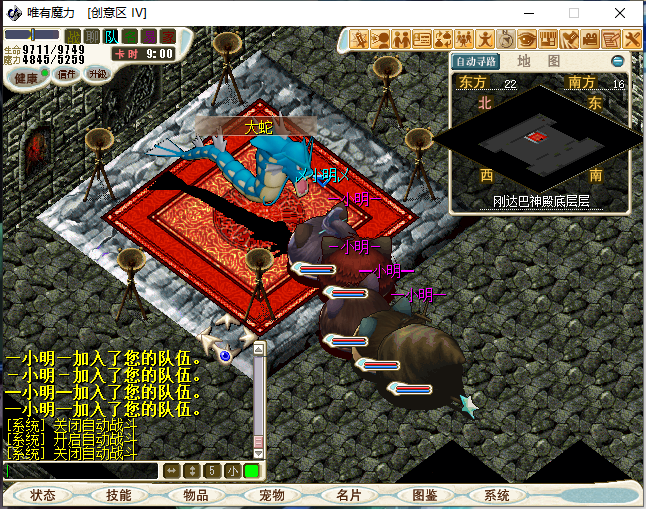Open the 物品 items menu
The height and width of the screenshot is (509, 646).
click(195, 495)
